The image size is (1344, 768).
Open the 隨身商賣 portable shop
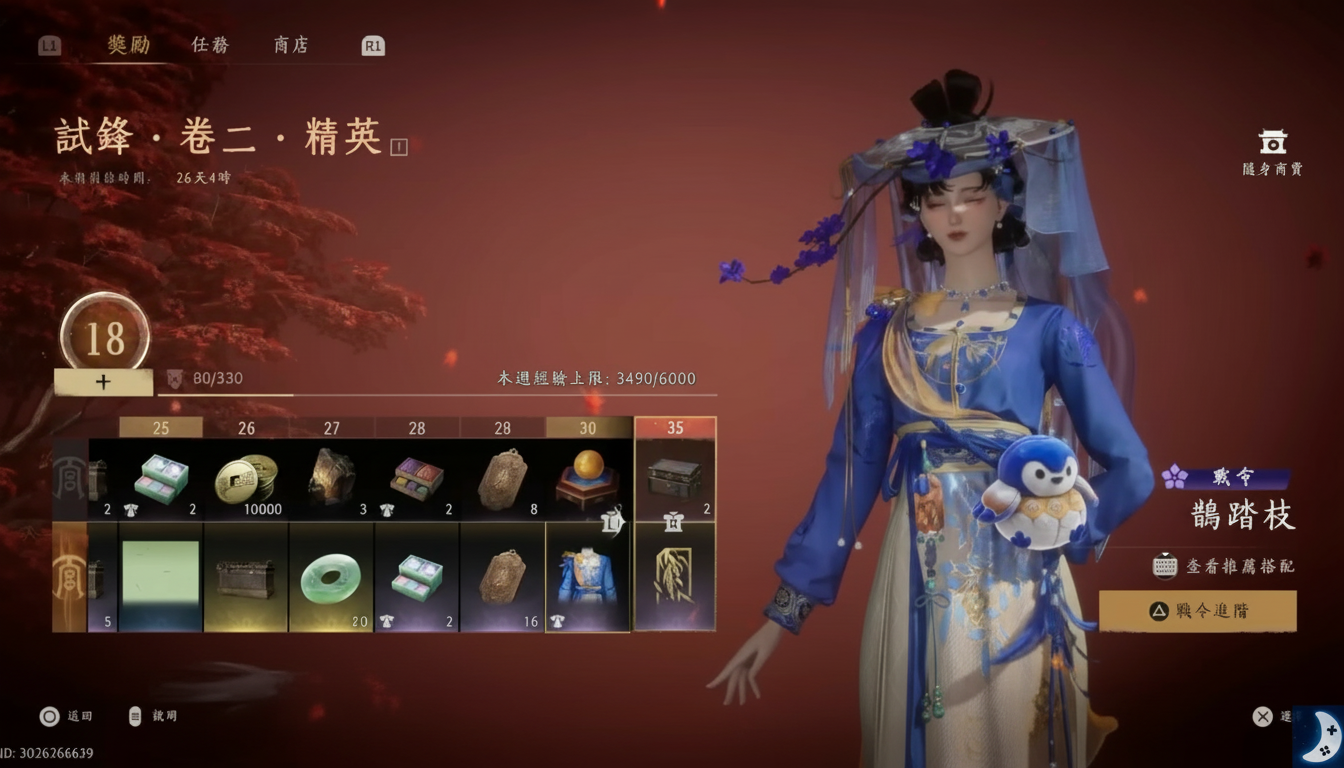coord(1272,153)
